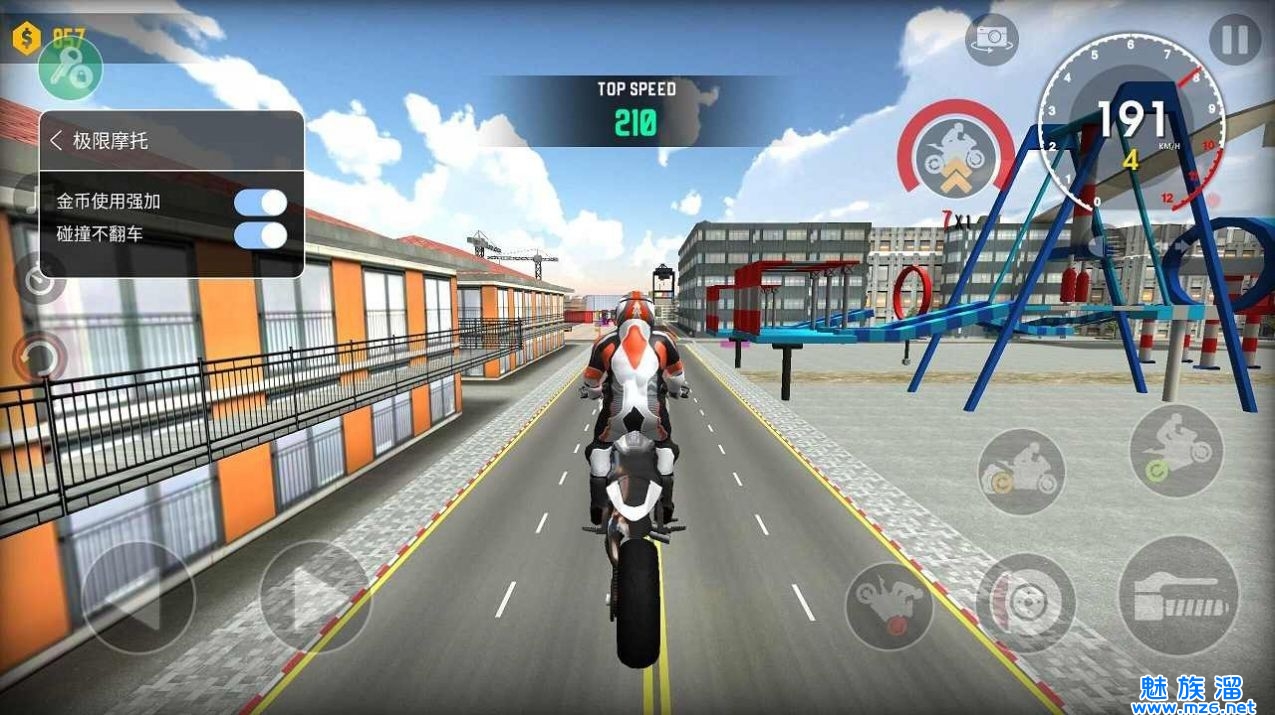This screenshot has width=1275, height=715.
Task: Apply the brake disc button
Action: [x=1025, y=603]
